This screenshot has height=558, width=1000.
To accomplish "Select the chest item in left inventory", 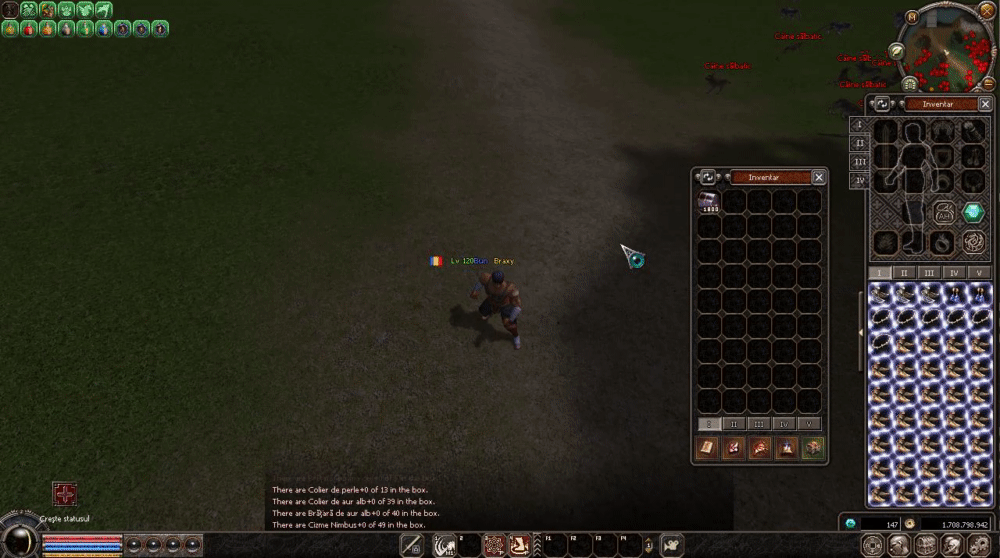I will coord(709,202).
